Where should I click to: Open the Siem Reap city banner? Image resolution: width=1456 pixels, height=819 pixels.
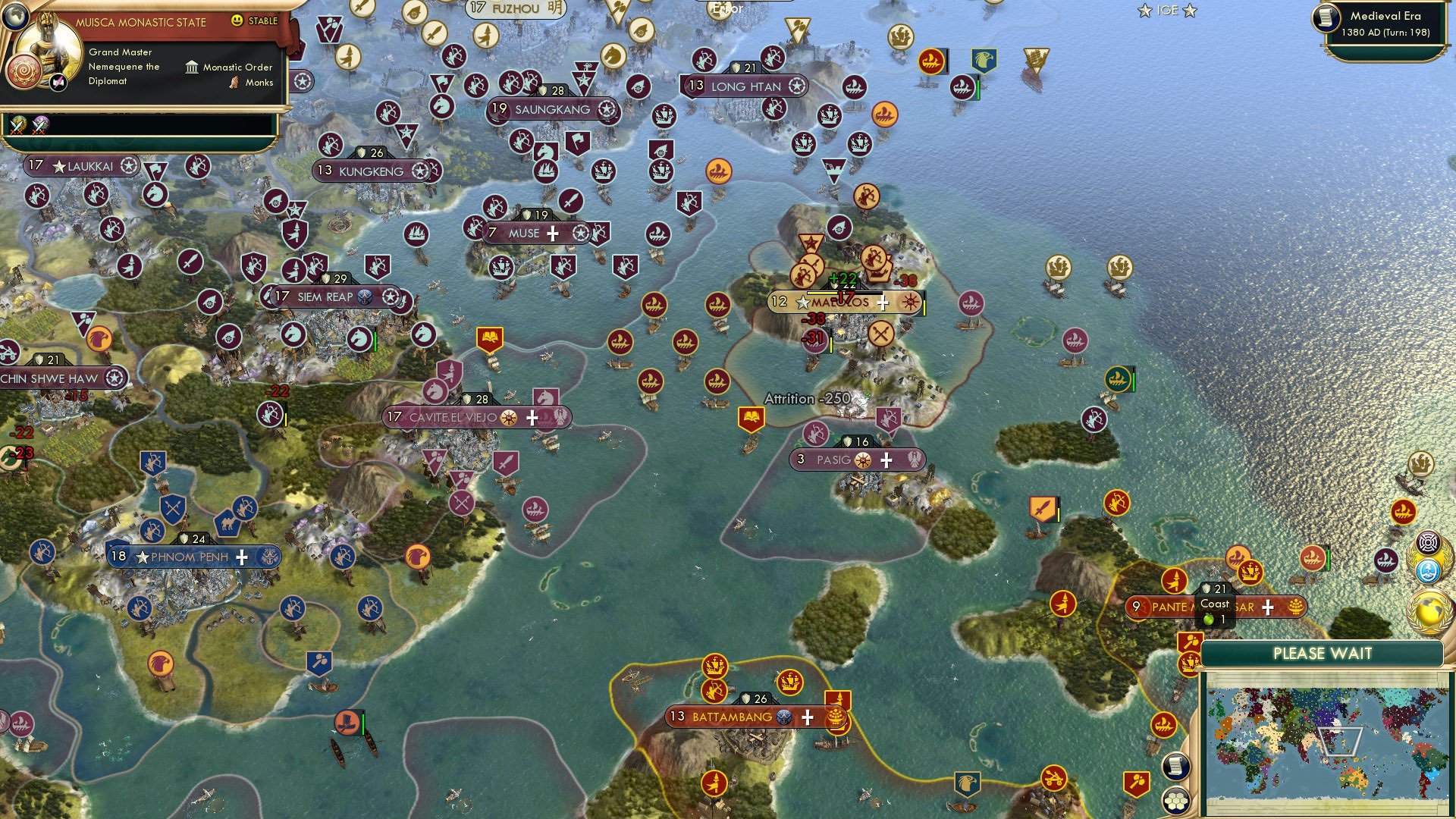point(325,297)
